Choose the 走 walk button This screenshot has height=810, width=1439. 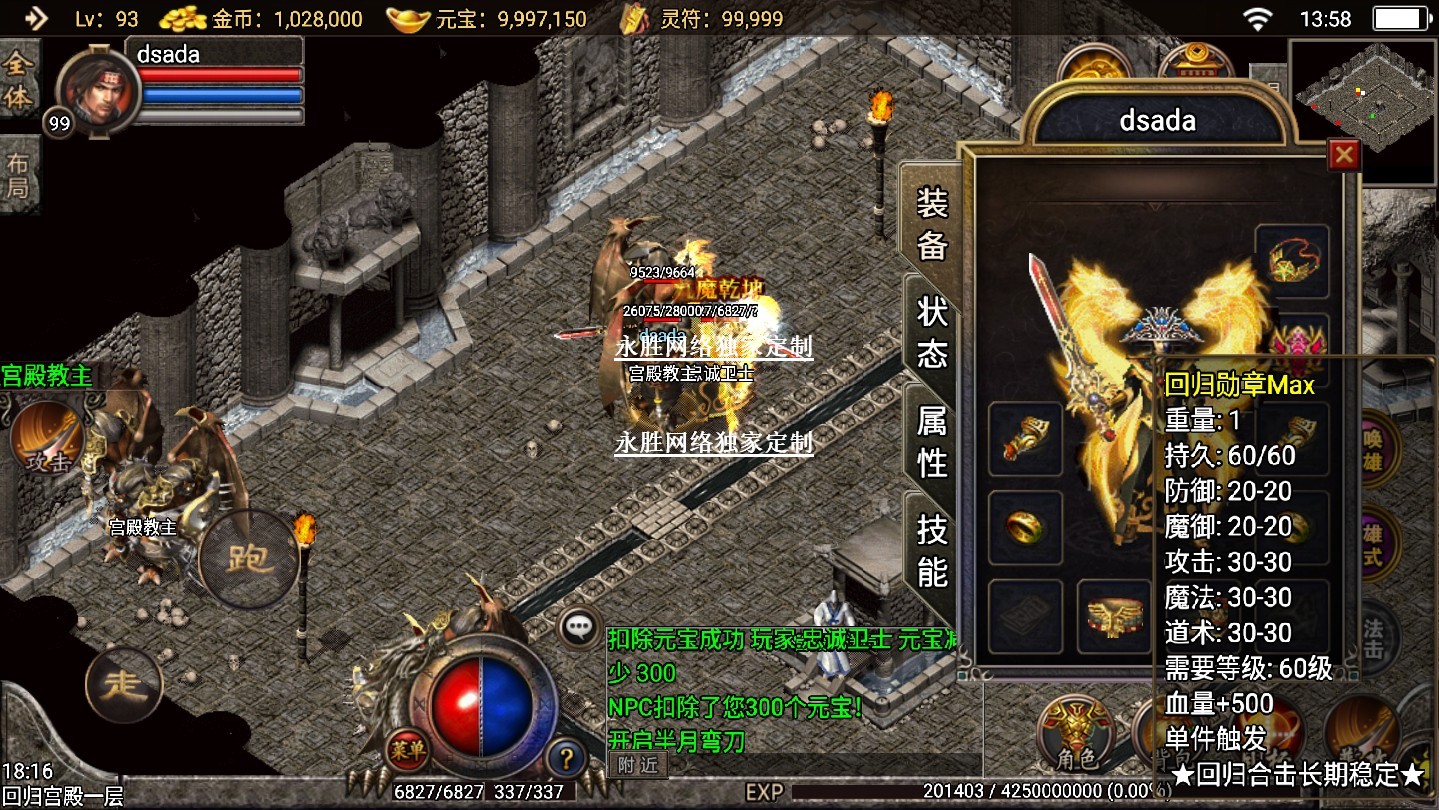tap(125, 685)
